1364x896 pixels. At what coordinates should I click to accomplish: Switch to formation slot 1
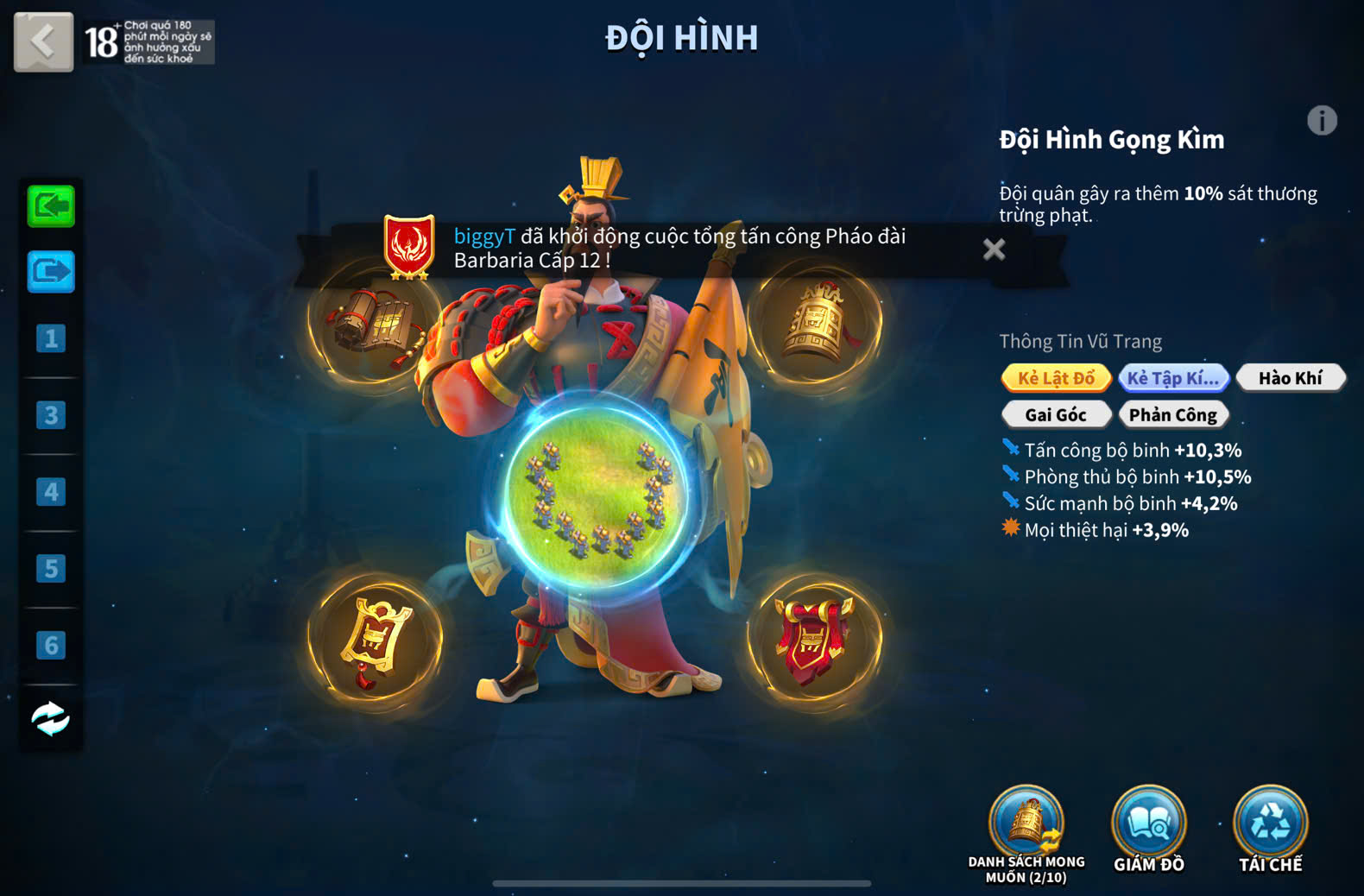click(x=51, y=338)
